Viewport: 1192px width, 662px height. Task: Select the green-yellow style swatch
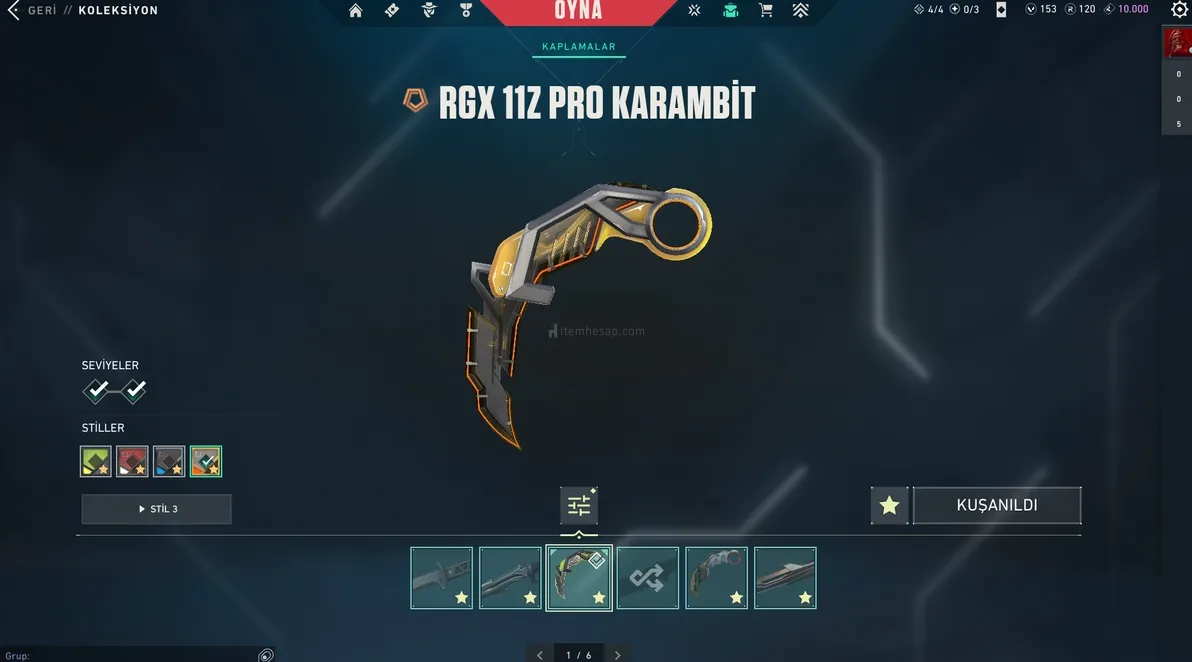pyautogui.click(x=96, y=461)
